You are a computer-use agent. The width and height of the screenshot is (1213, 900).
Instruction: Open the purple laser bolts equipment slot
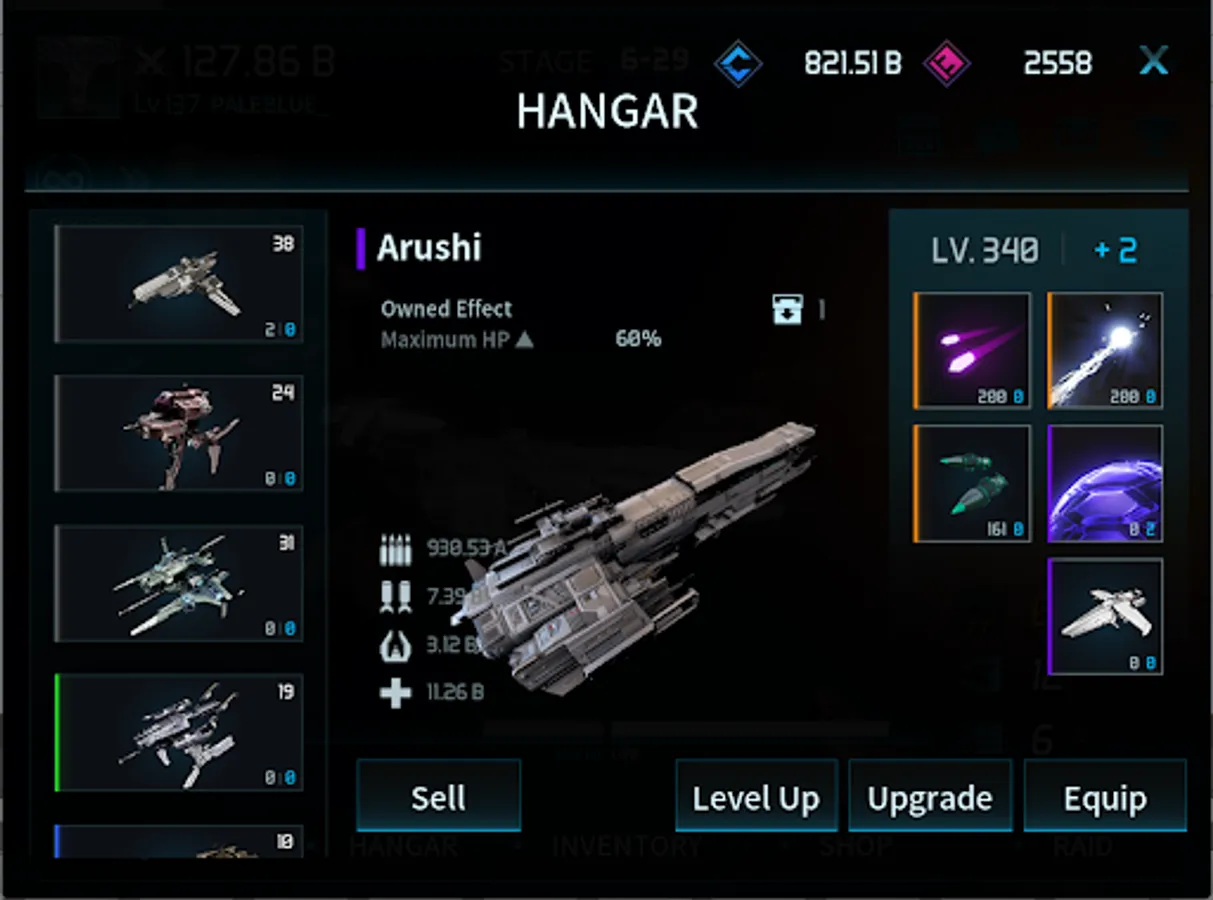click(972, 350)
